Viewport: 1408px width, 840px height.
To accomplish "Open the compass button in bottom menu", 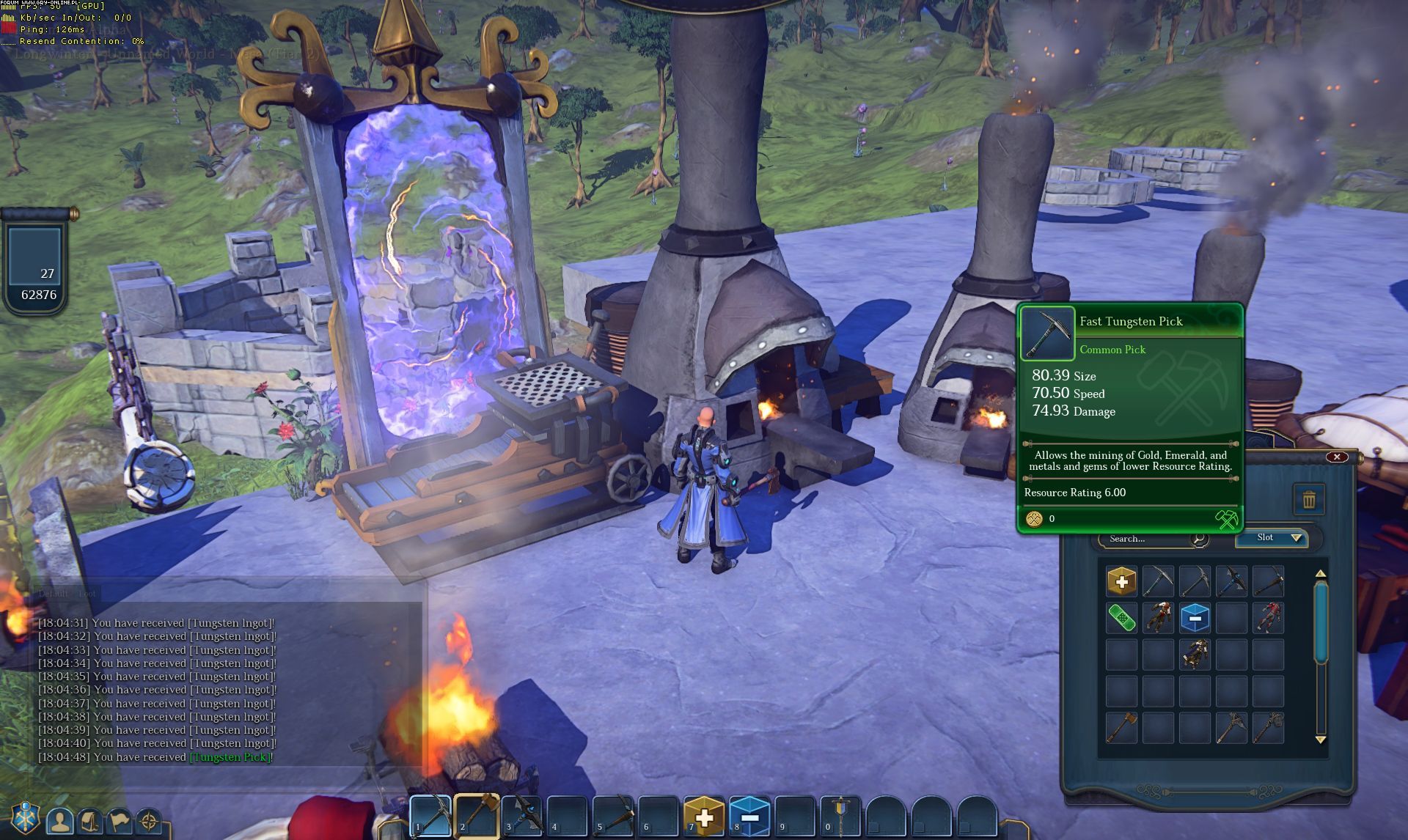I will coord(149,821).
